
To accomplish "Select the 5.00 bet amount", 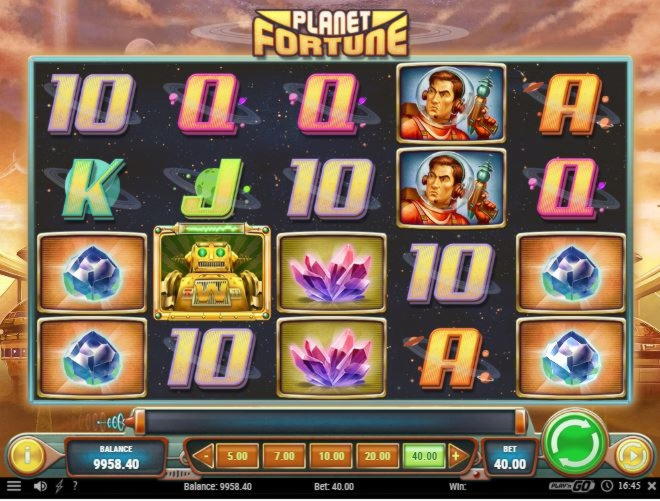I will [238, 456].
